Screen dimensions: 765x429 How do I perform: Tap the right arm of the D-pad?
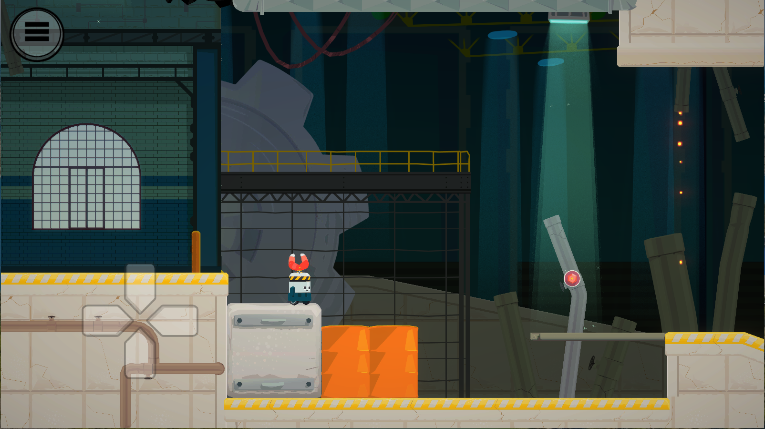[175, 321]
